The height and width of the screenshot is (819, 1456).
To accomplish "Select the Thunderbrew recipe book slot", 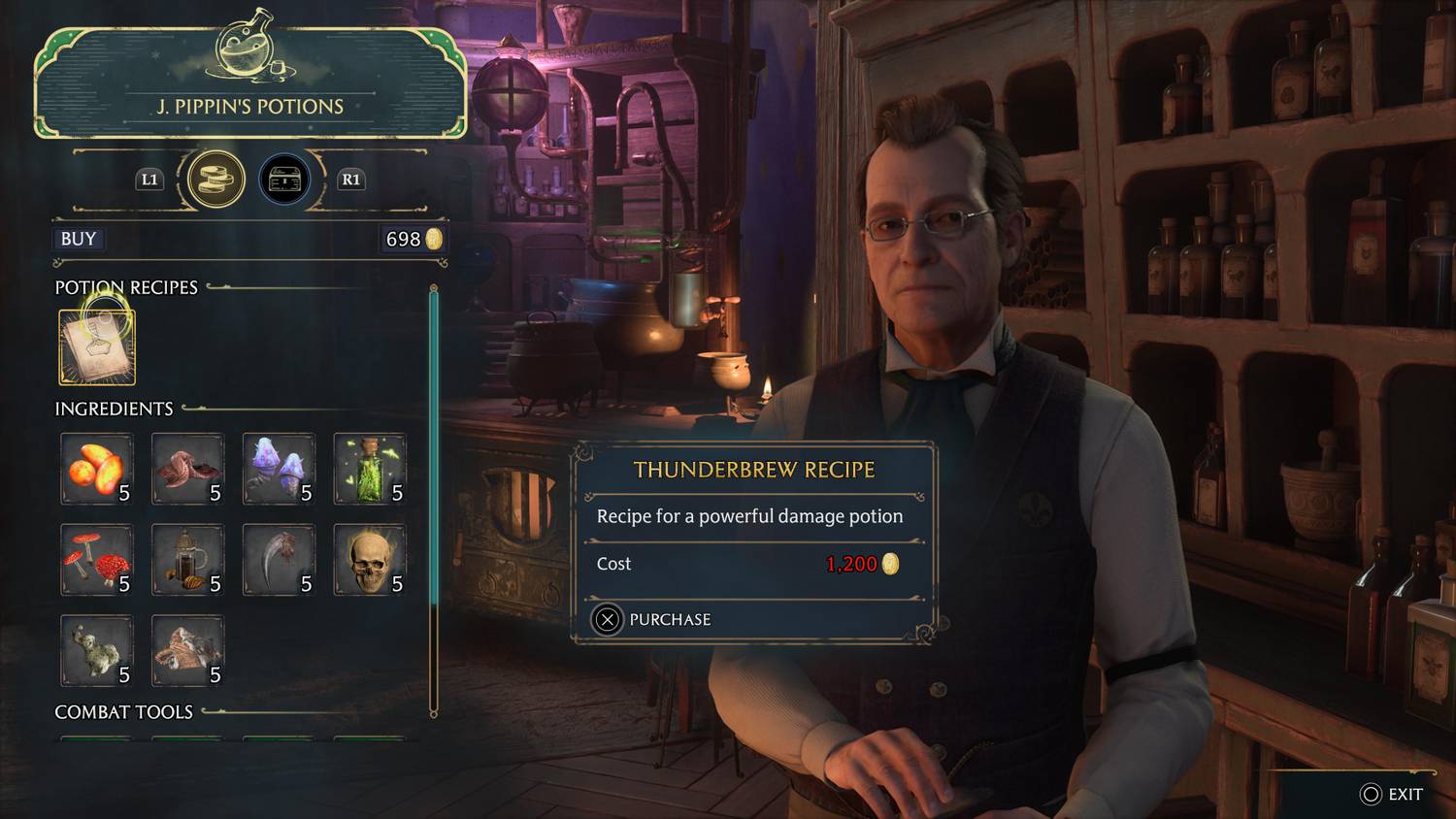I will coord(97,347).
